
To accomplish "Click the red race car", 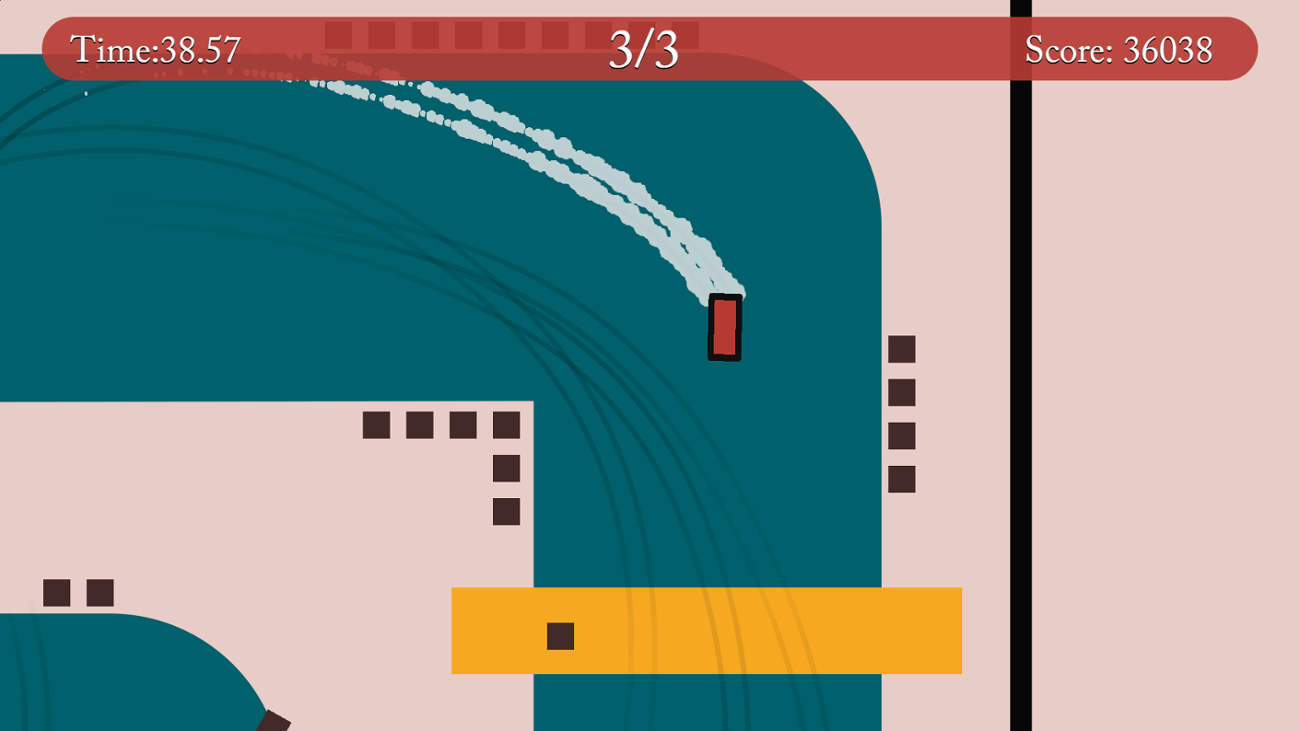I will pos(724,325).
